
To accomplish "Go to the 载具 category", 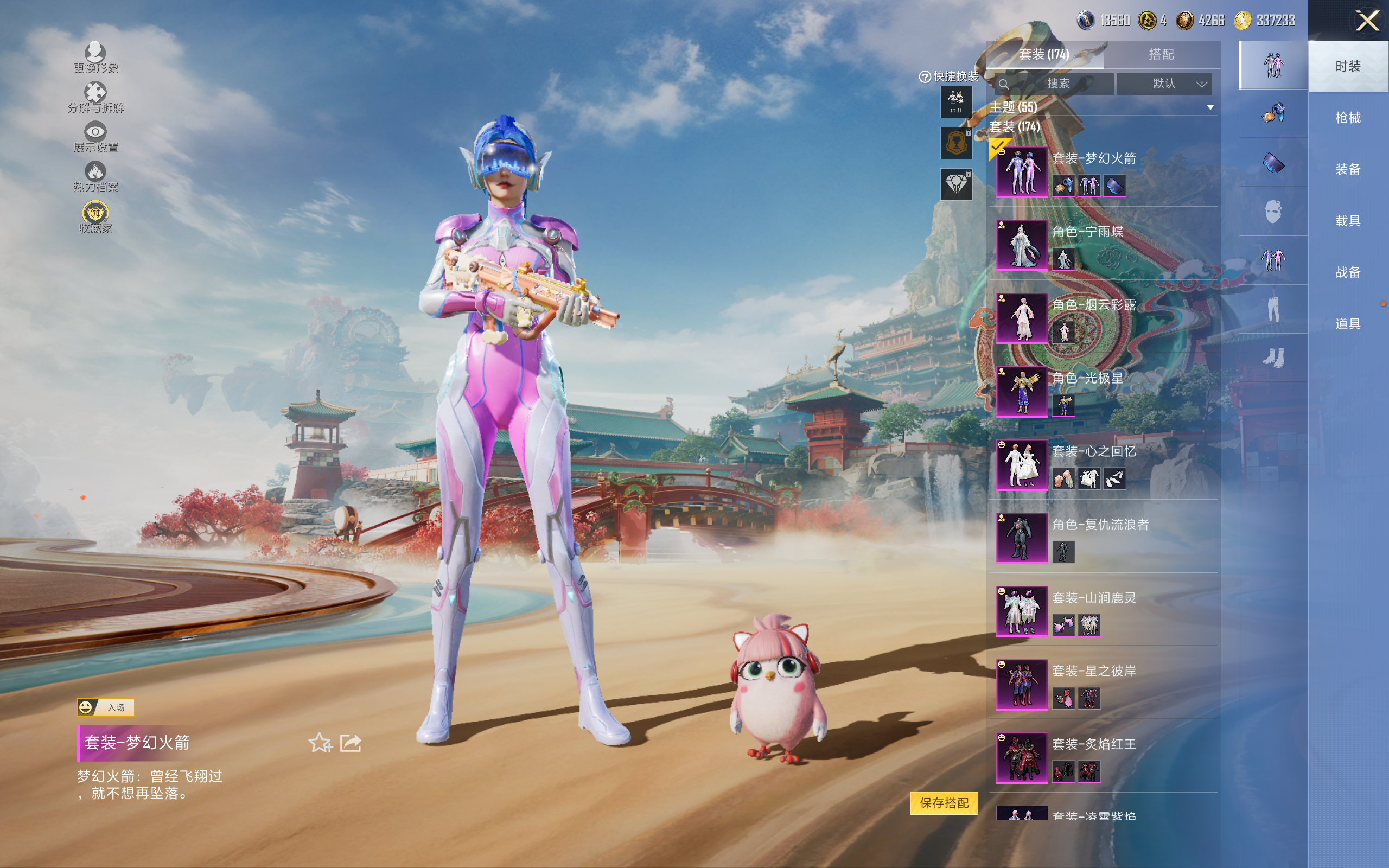I will (x=1347, y=221).
